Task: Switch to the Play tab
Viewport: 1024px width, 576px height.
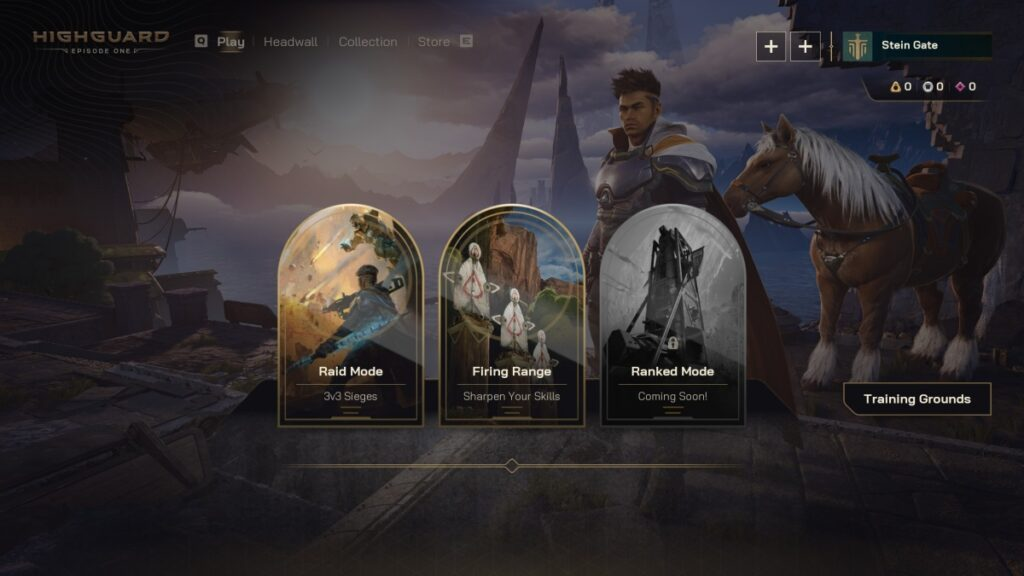Action: click(x=230, y=42)
